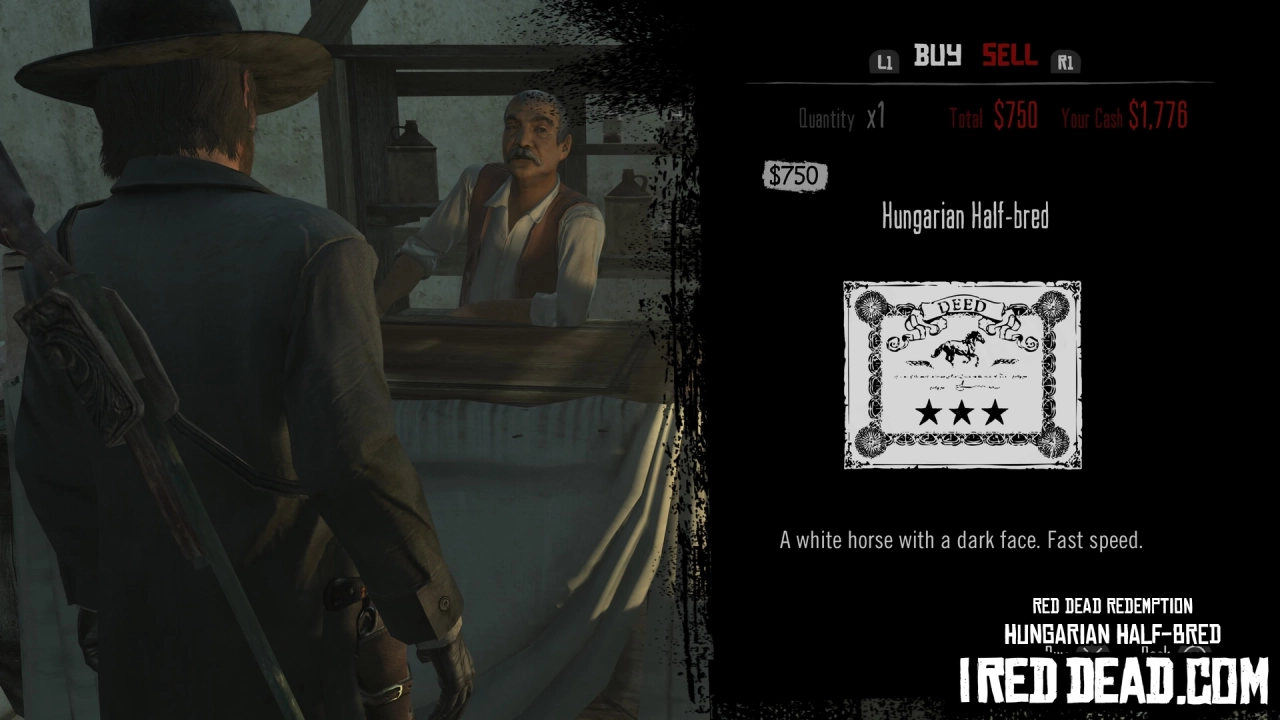The height and width of the screenshot is (720, 1280).
Task: Click the middle star on the deed rating
Action: tap(961, 413)
